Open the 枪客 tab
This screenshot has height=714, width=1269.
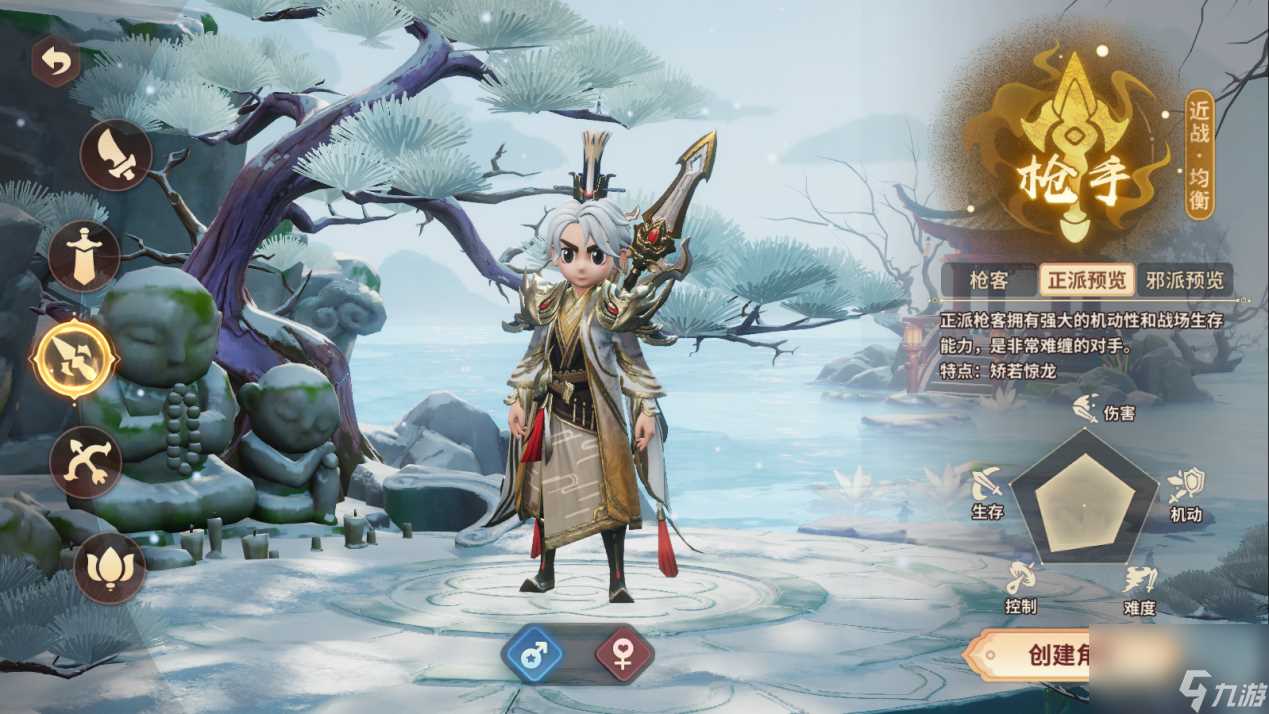click(988, 280)
